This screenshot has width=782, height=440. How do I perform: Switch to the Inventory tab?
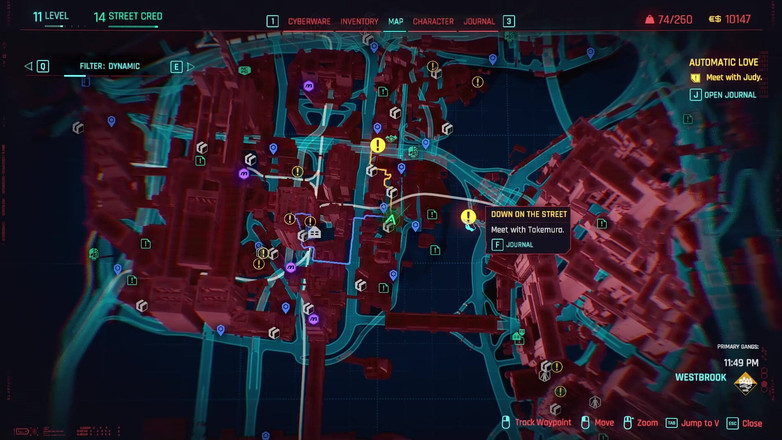coord(359,21)
